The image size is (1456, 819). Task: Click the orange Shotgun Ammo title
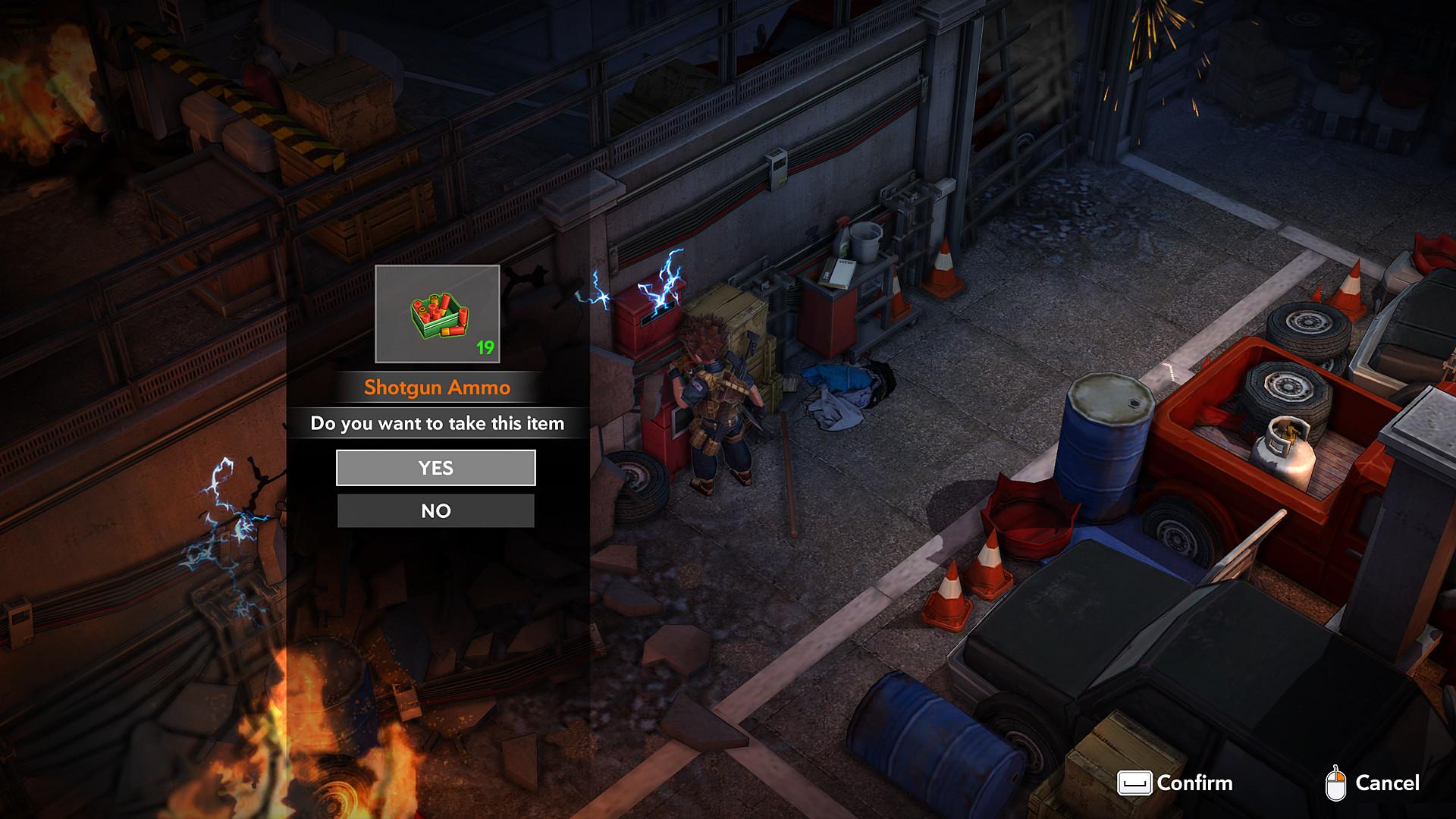coord(437,386)
